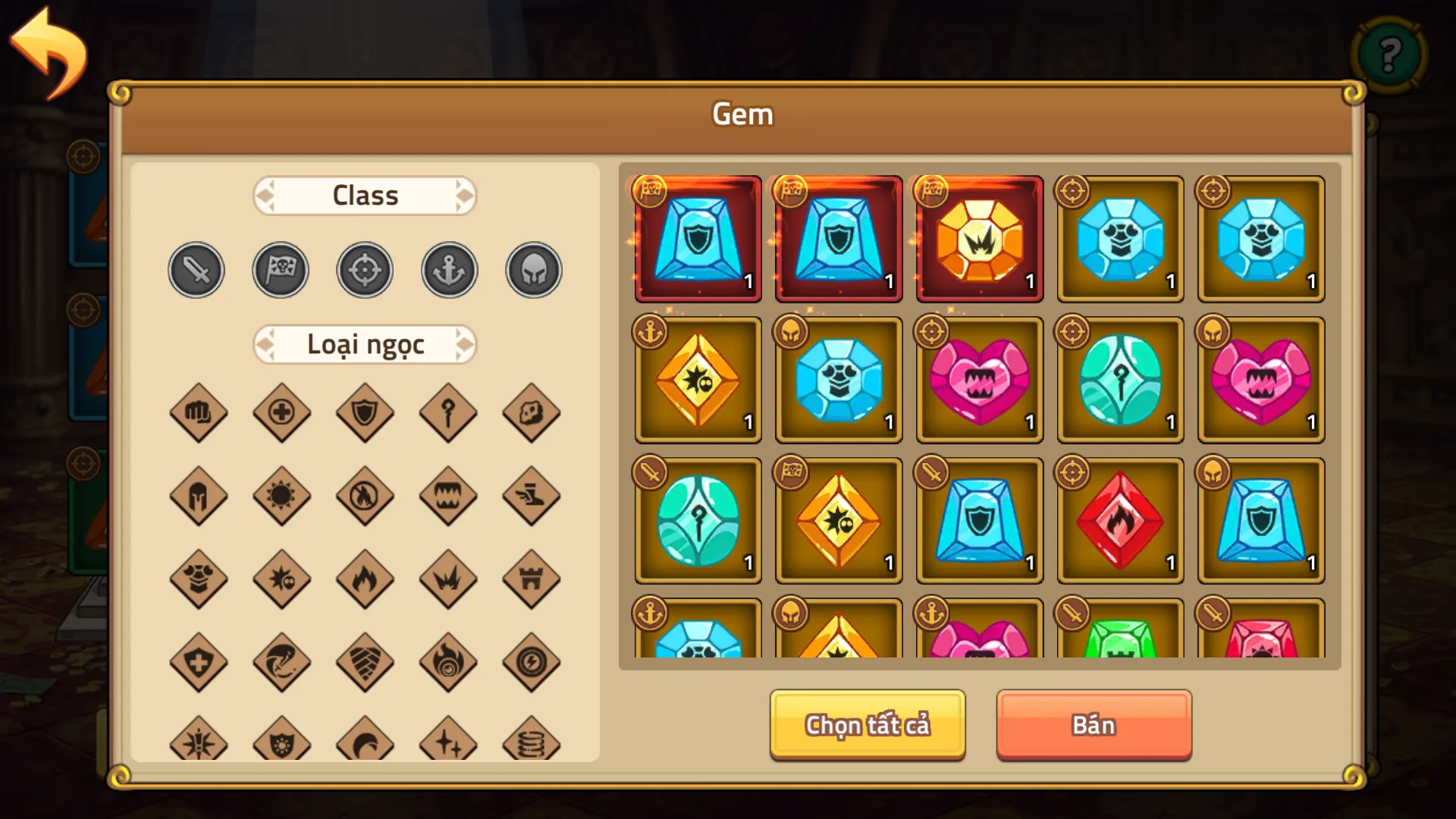
Task: Select the sword class filter icon
Action: 196,269
